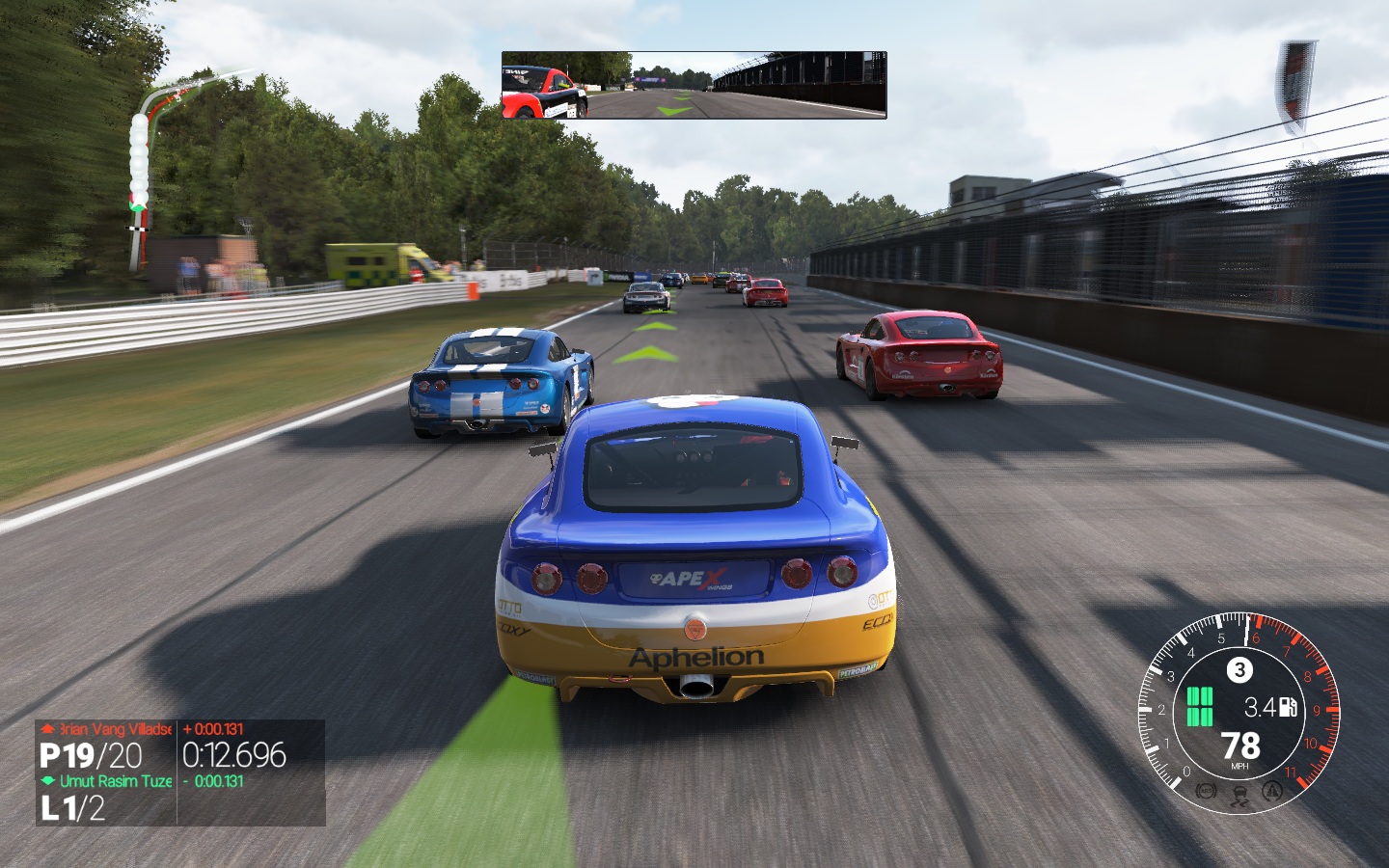1389x868 pixels.
Task: Select the rear-view mirror display
Action: tap(694, 85)
